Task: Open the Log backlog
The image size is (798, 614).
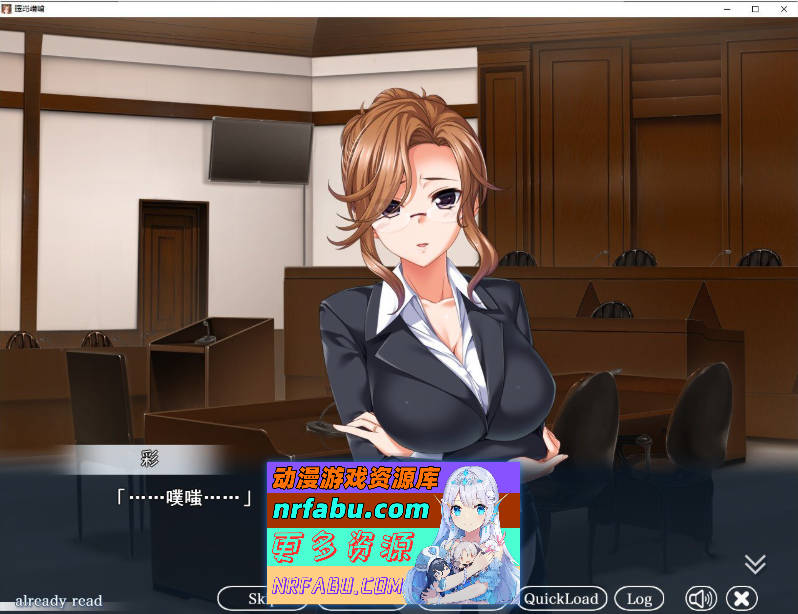Action: point(639,599)
